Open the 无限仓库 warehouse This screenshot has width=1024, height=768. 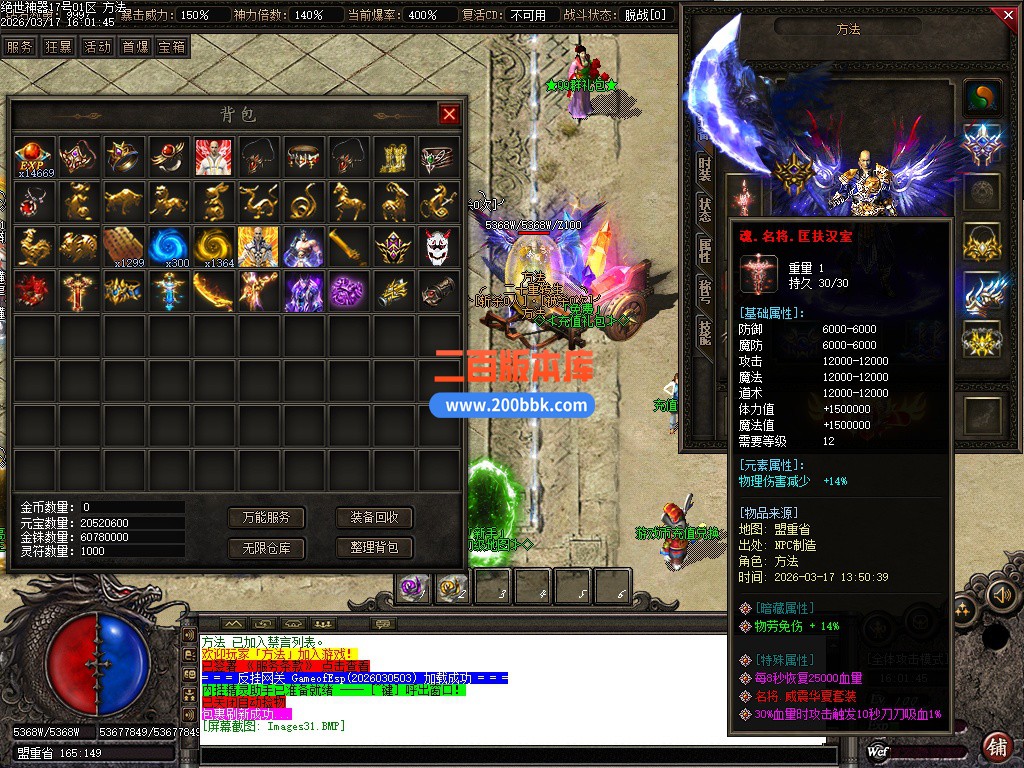266,548
